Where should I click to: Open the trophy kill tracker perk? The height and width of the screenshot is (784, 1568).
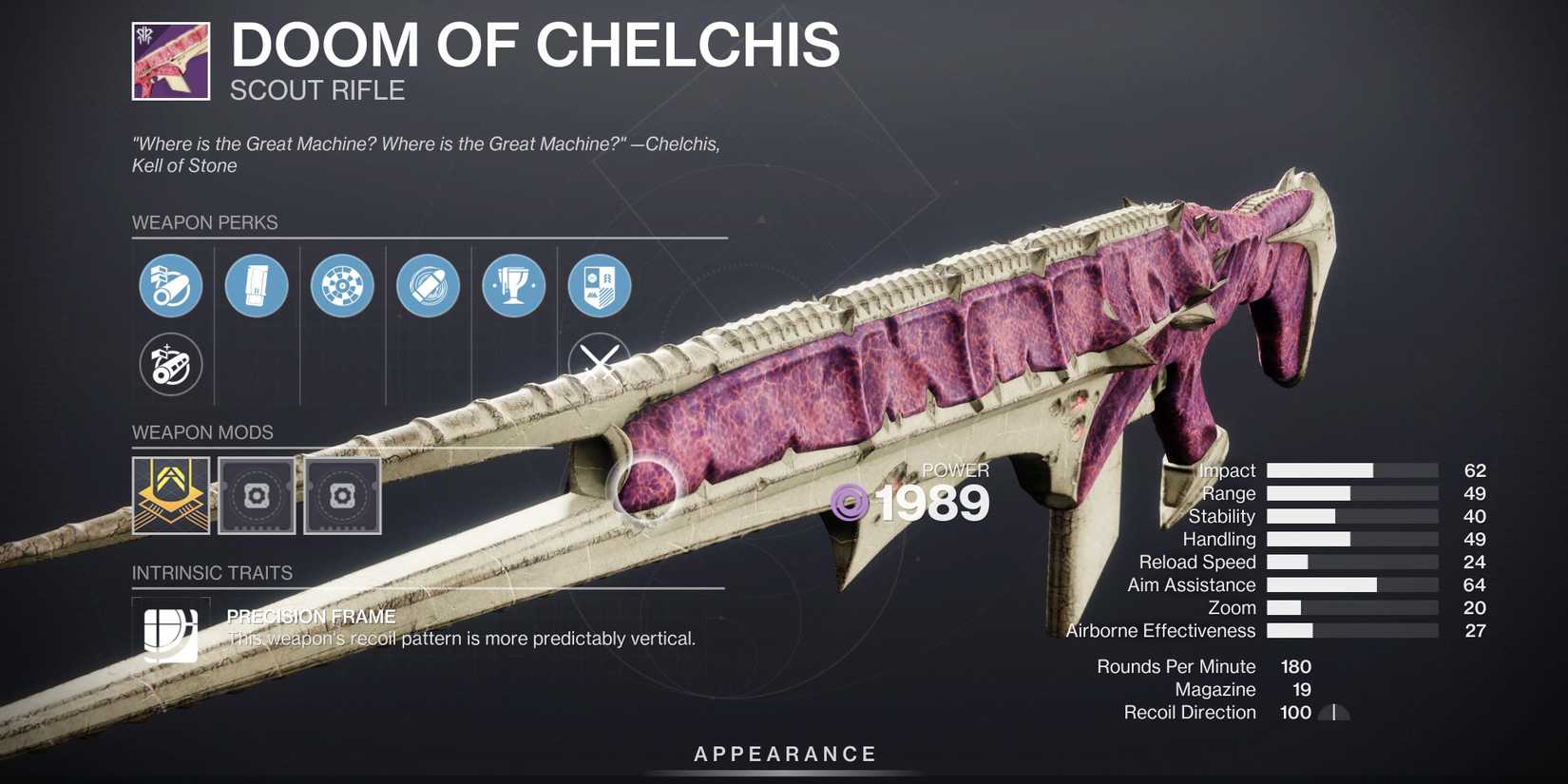512,285
